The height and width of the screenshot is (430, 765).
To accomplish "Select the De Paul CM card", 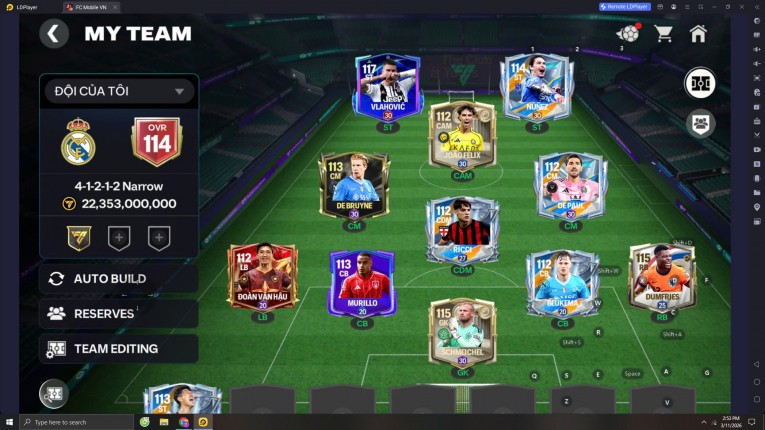I will pyautogui.click(x=570, y=186).
